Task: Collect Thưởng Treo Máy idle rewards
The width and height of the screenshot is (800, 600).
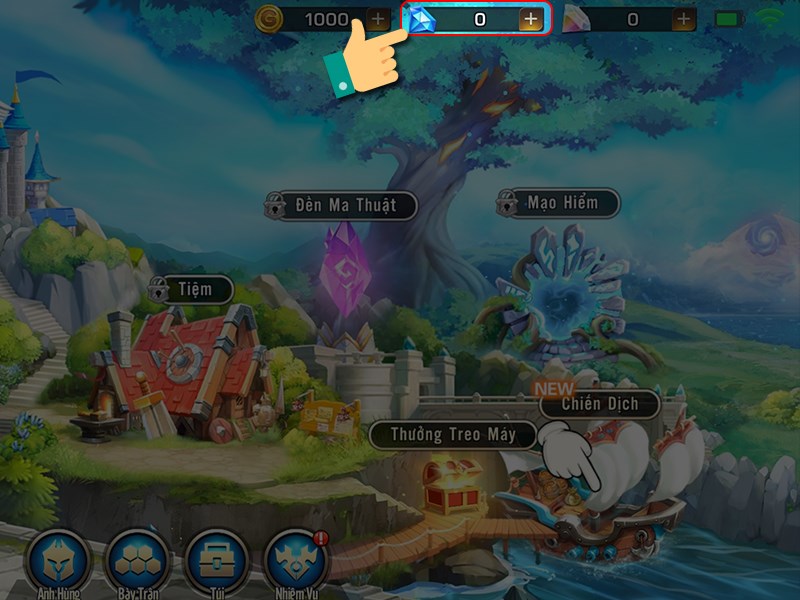Action: 453,435
